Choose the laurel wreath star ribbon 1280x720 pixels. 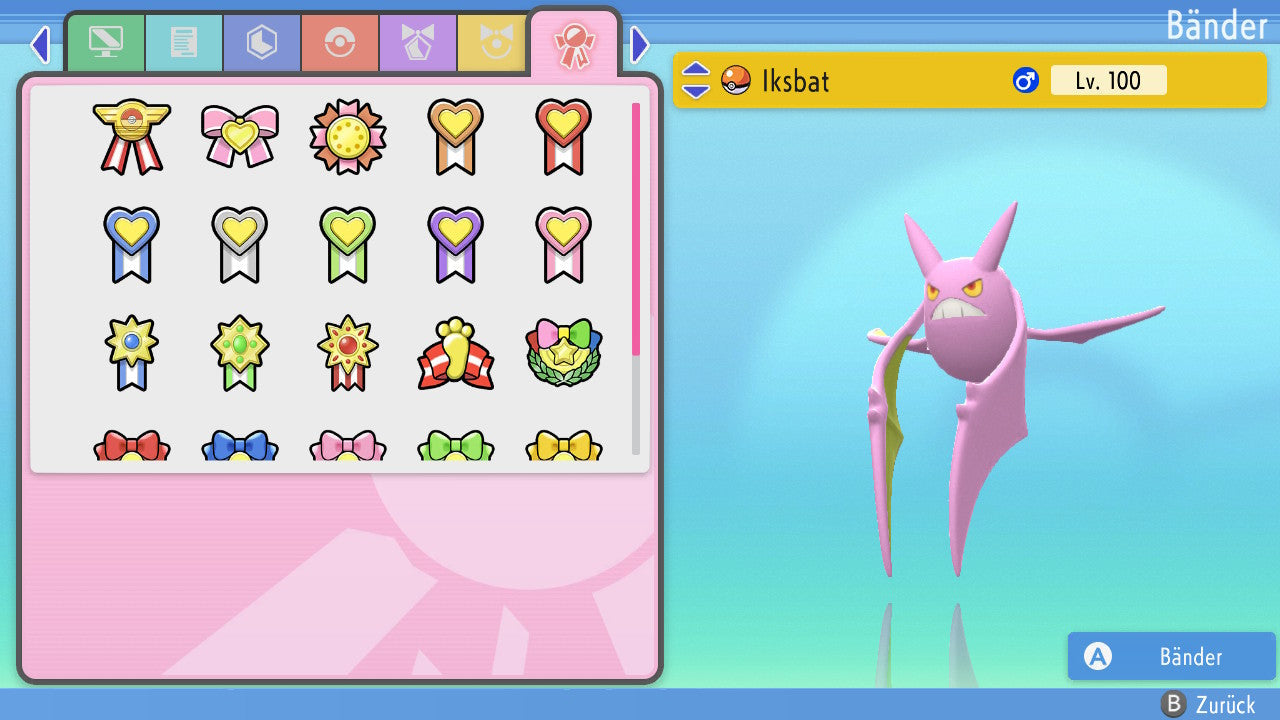tap(563, 353)
